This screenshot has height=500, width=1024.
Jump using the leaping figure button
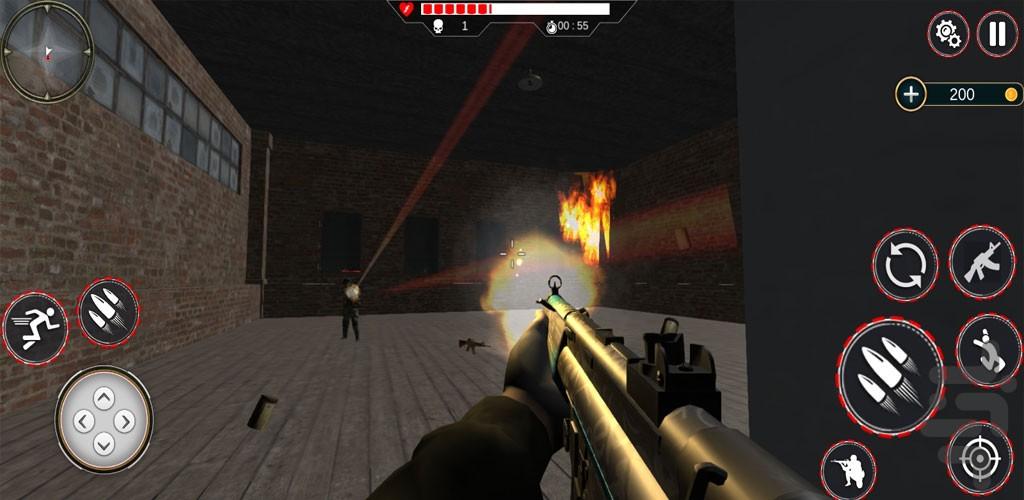(x=988, y=349)
